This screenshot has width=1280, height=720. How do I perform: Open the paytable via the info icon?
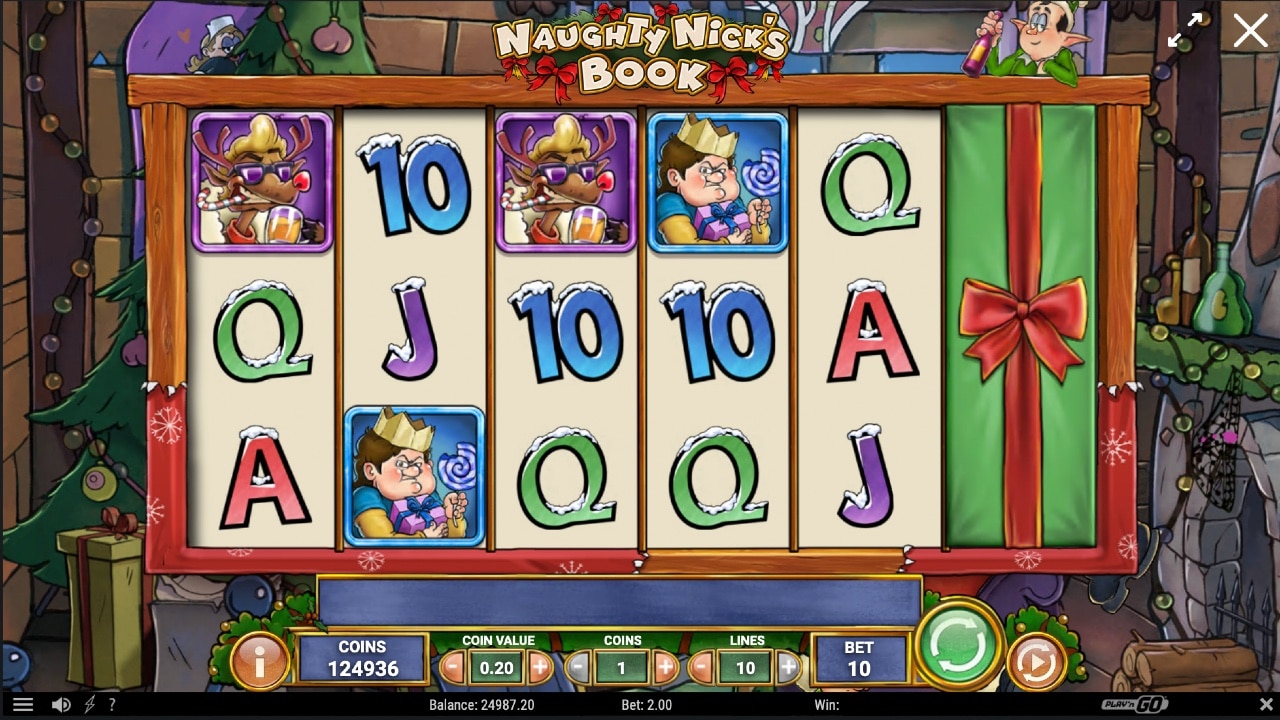point(261,660)
